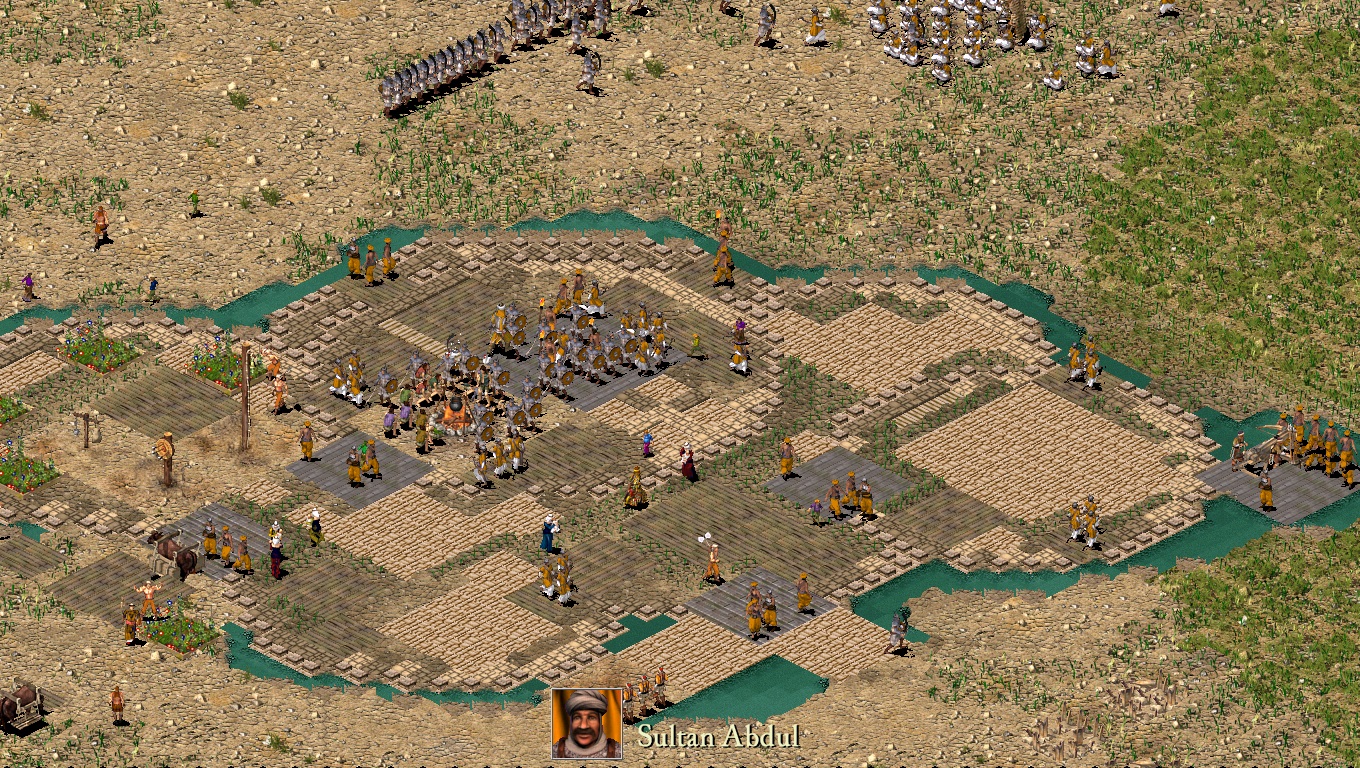
Task: Select the woman in the red dress
Action: (686, 461)
